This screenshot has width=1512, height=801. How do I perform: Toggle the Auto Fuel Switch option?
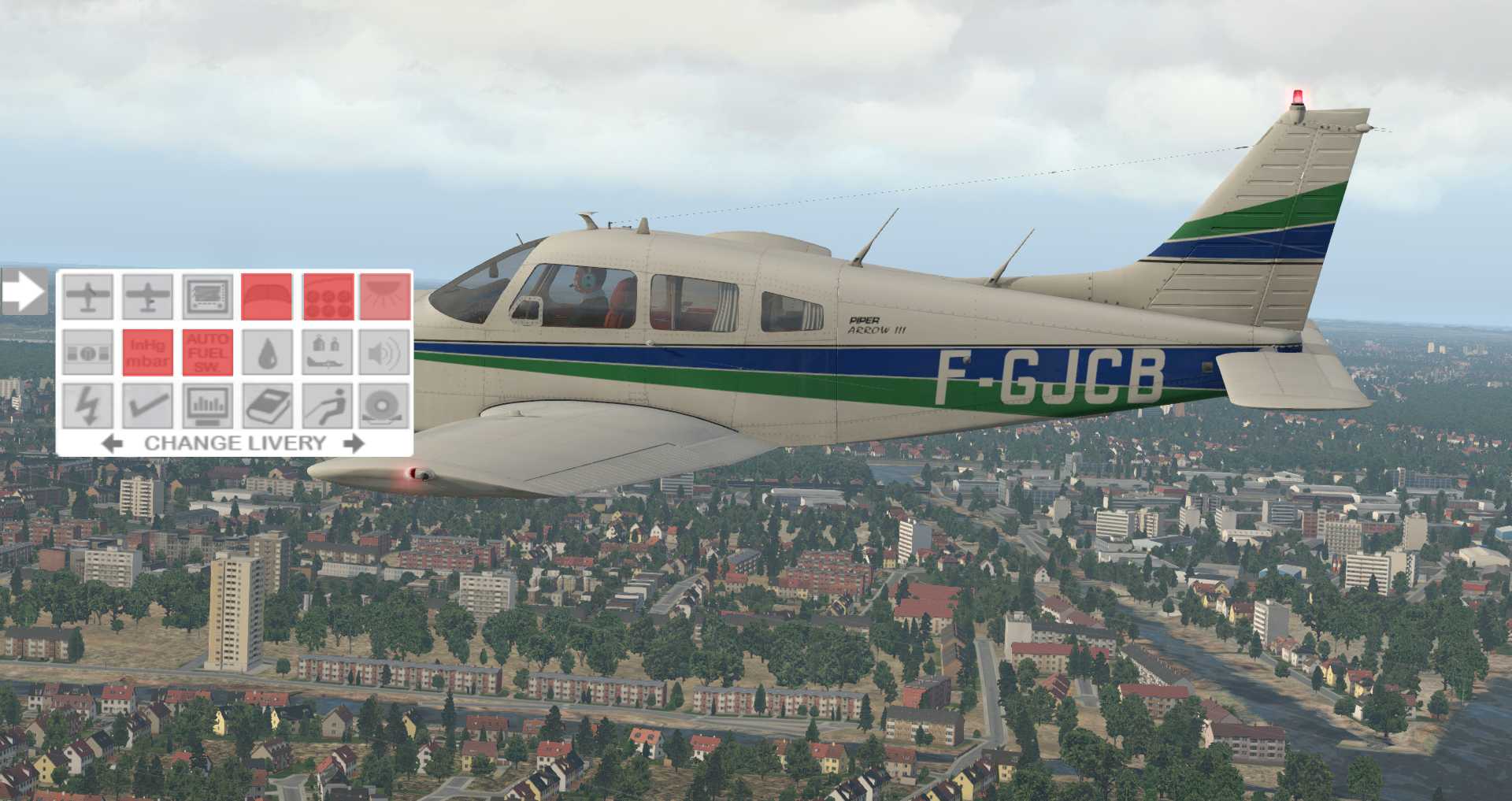click(208, 352)
